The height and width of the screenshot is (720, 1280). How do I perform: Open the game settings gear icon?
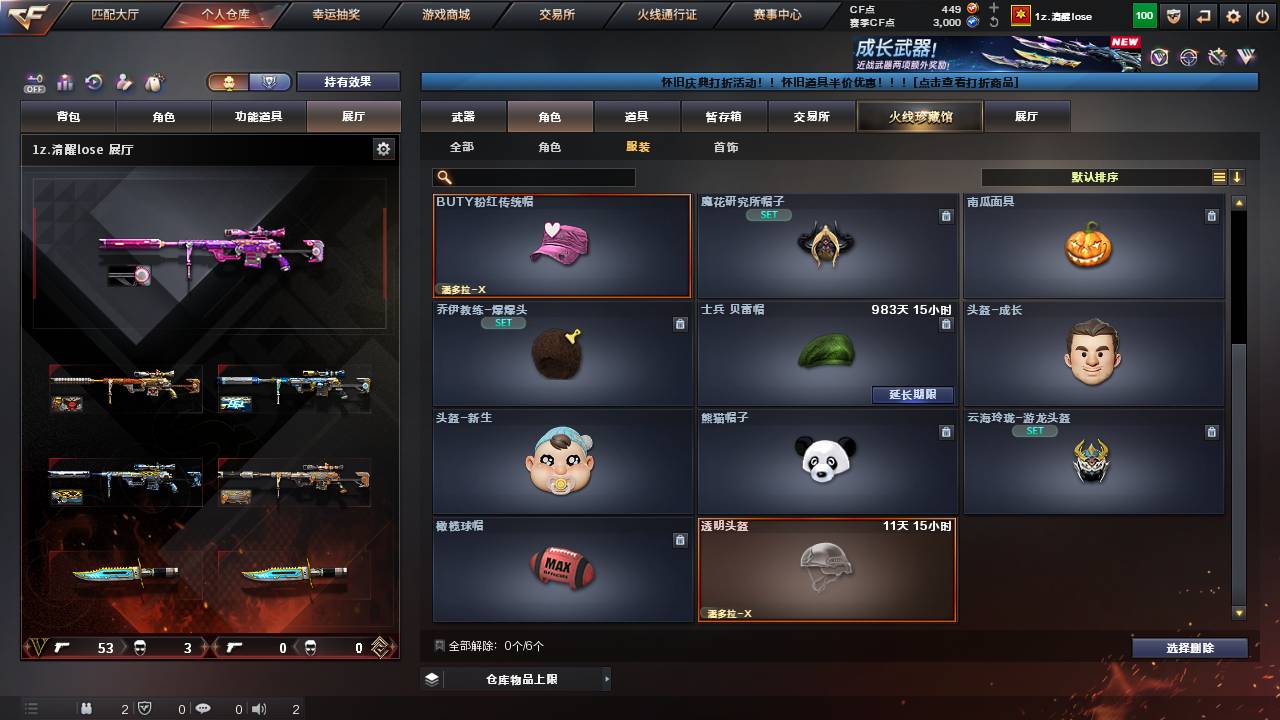pyautogui.click(x=1233, y=16)
